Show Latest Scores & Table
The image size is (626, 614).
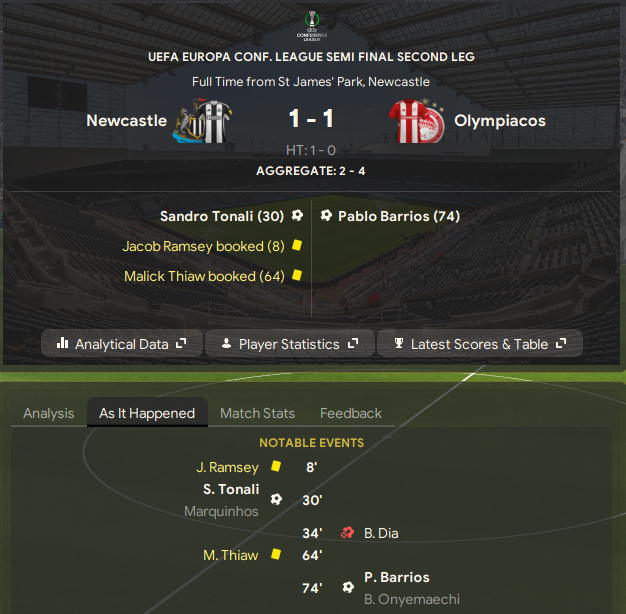[x=479, y=344]
